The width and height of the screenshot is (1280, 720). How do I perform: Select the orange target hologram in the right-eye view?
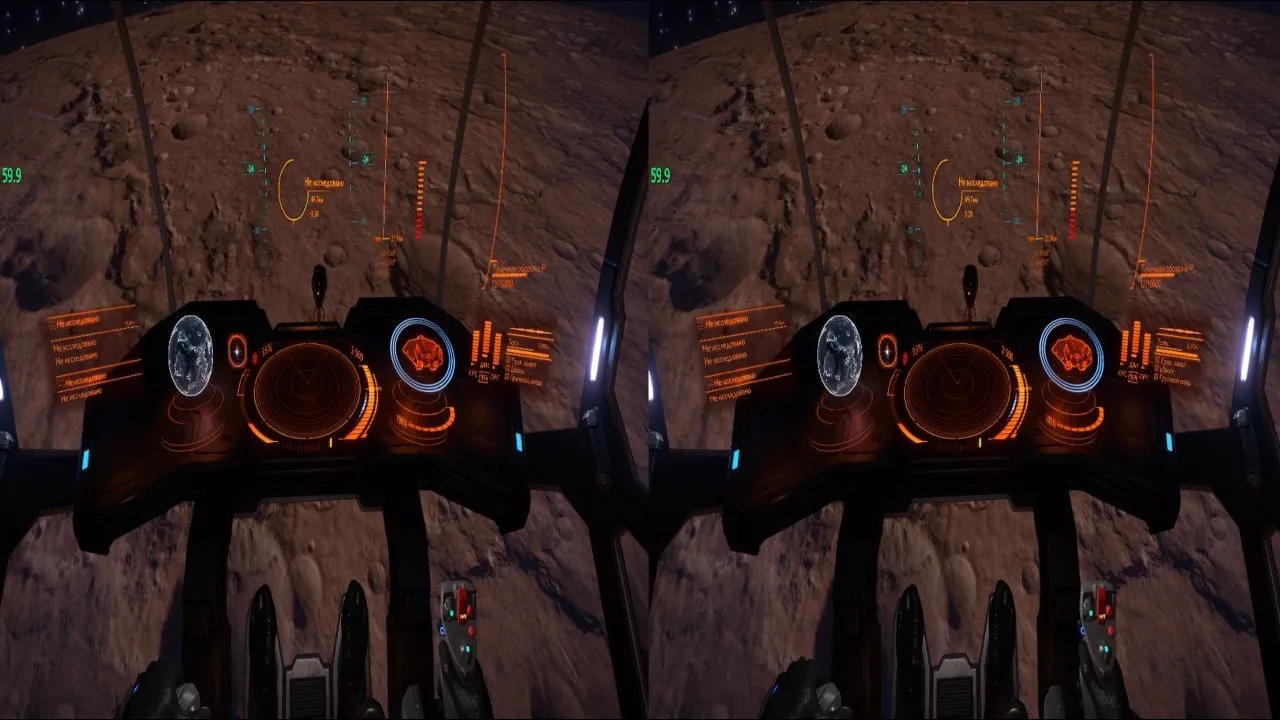click(1071, 354)
